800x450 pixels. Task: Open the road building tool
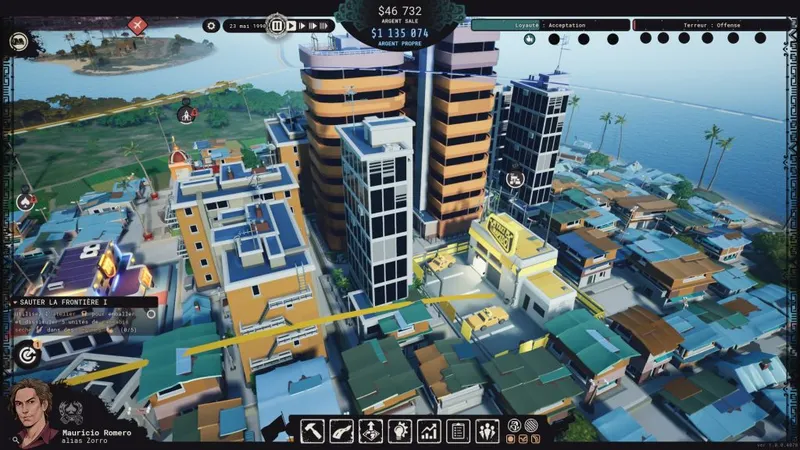pos(341,431)
